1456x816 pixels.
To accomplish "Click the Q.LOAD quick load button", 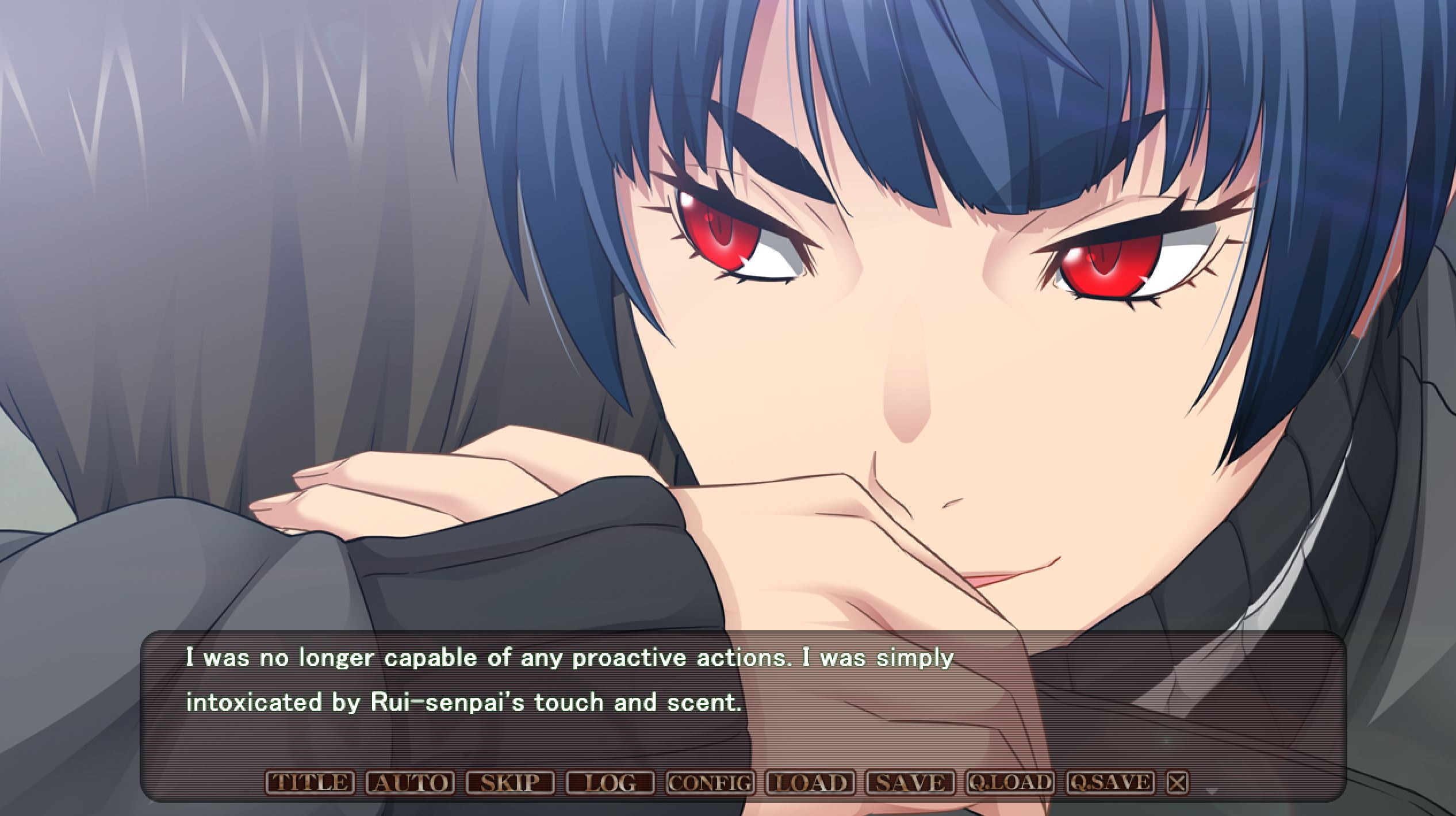I will coord(1010,782).
